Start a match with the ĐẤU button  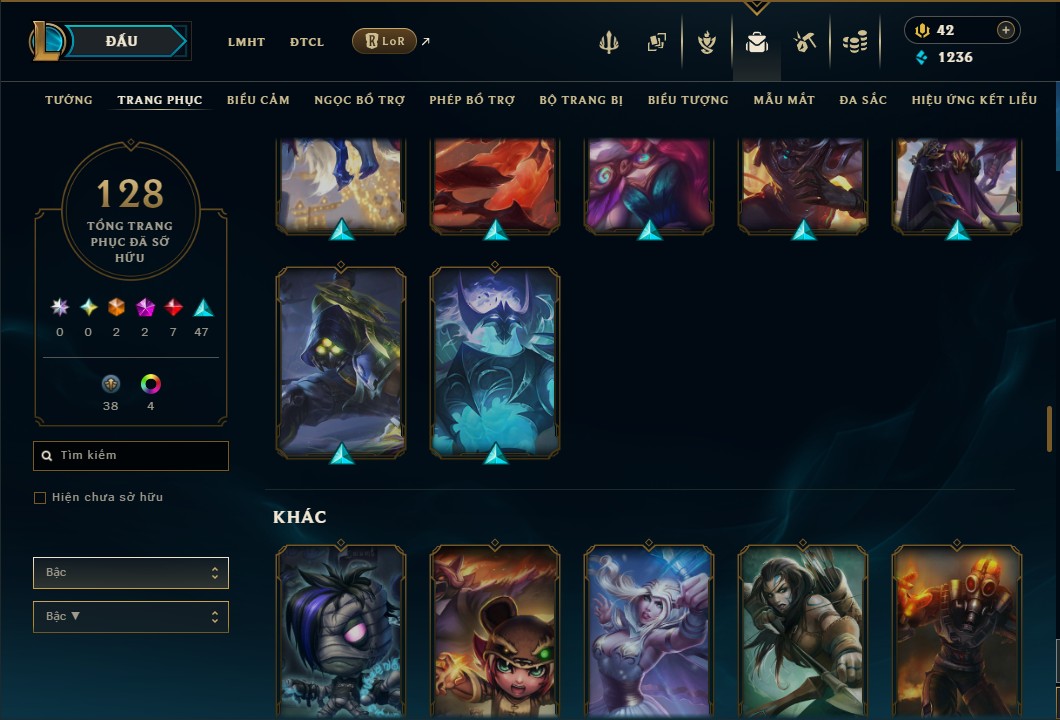point(122,41)
